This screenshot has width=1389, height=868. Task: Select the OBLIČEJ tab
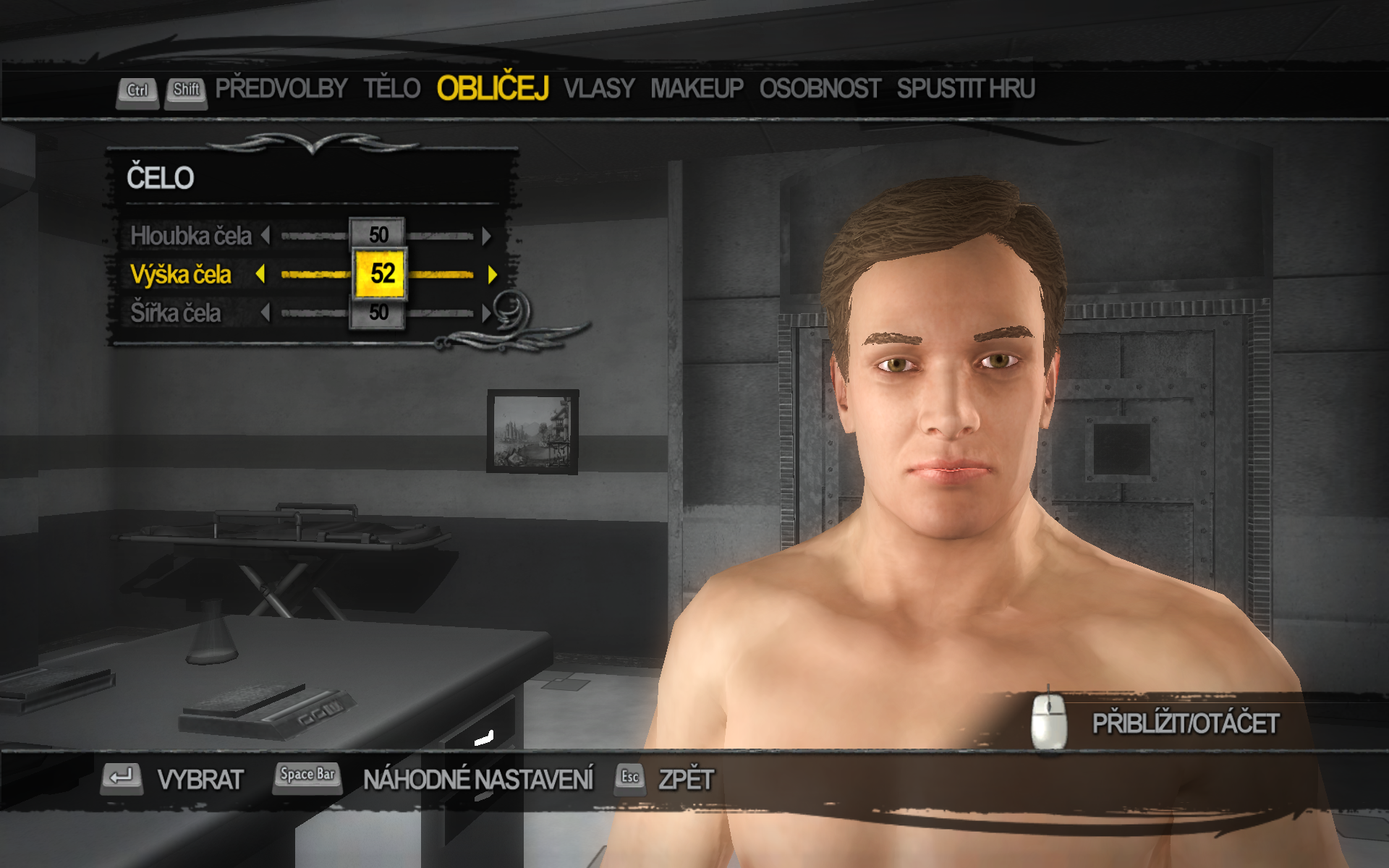click(x=493, y=89)
